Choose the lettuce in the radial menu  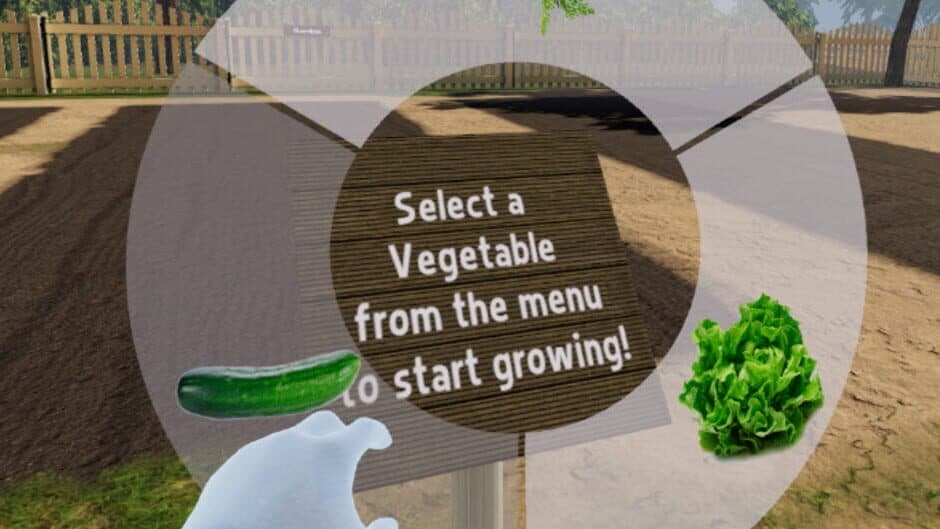752,377
